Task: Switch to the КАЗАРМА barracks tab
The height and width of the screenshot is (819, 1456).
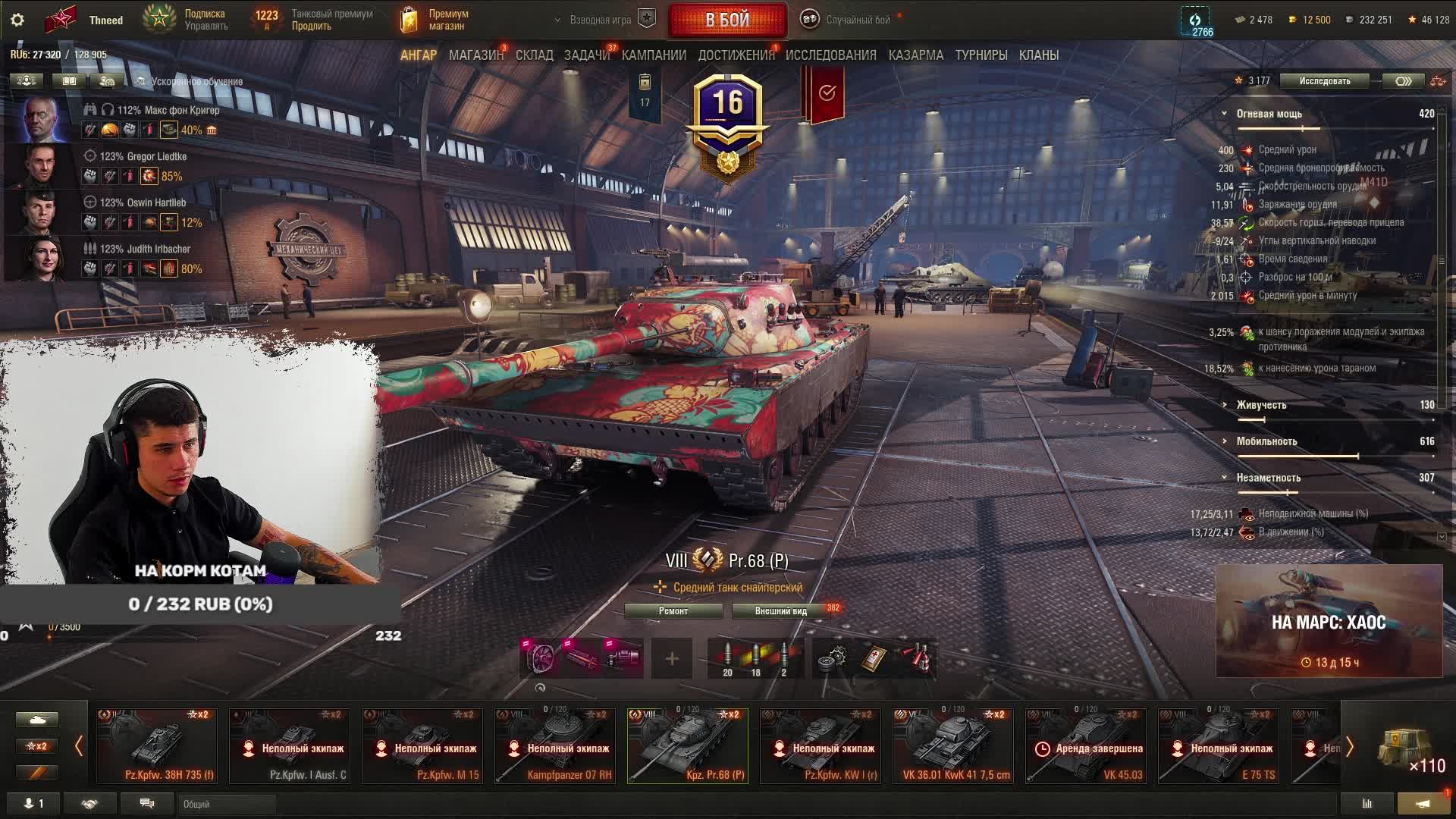Action: (x=915, y=55)
